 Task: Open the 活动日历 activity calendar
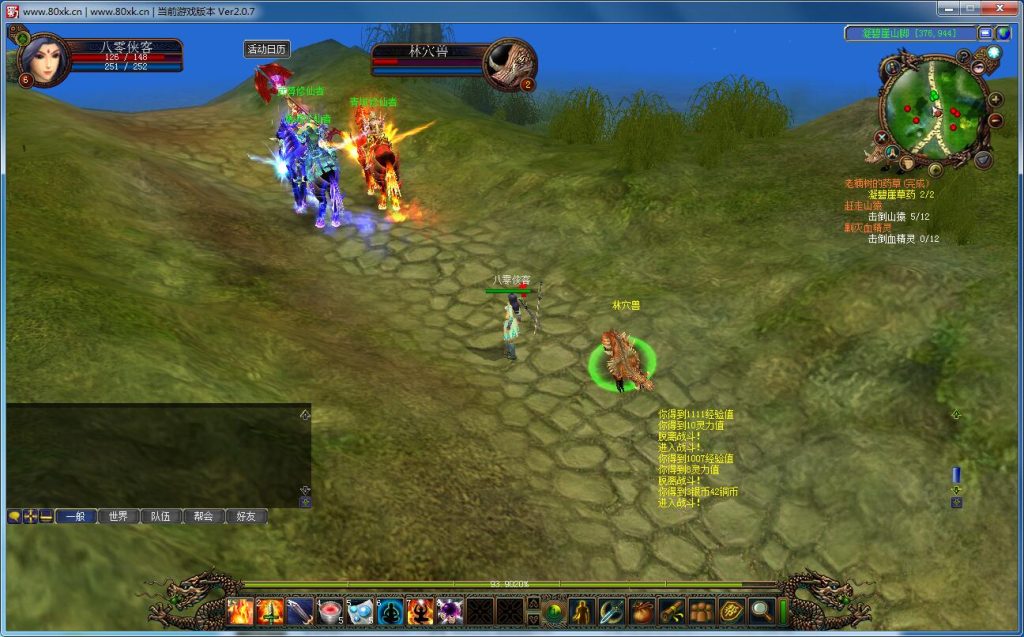click(x=267, y=49)
